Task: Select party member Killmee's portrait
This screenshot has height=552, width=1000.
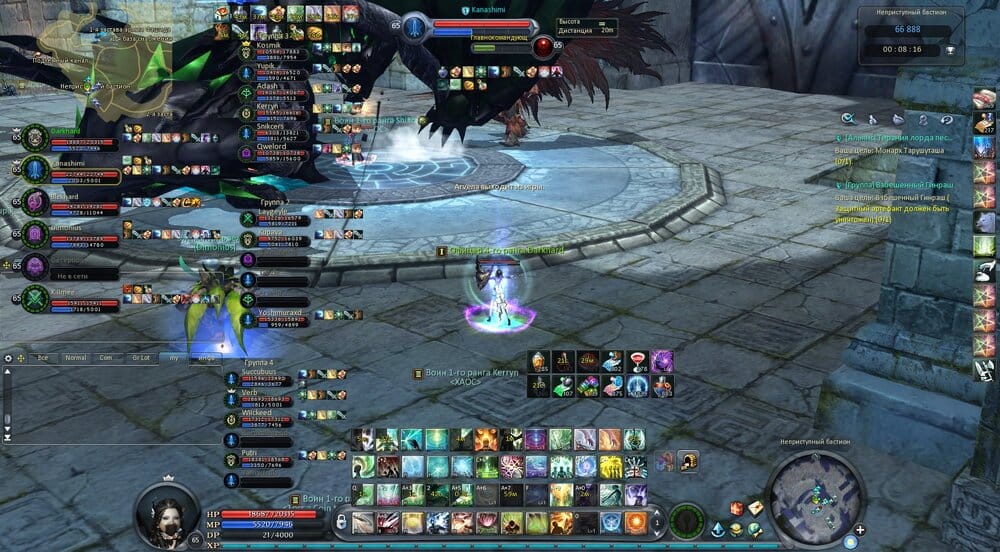Action: (36, 297)
